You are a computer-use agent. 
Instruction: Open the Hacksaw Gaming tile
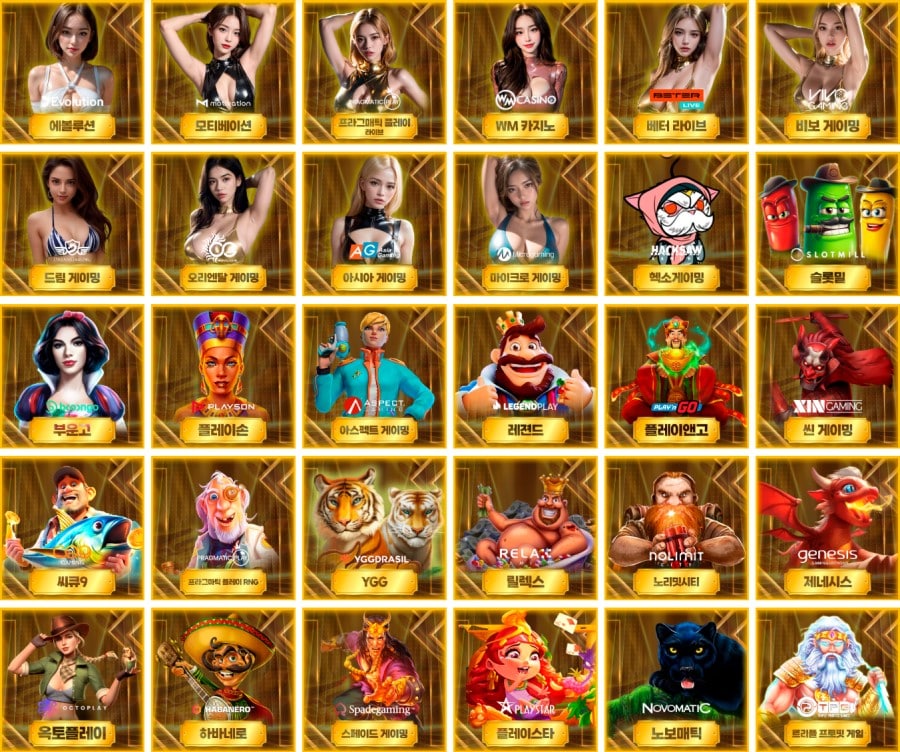point(676,224)
